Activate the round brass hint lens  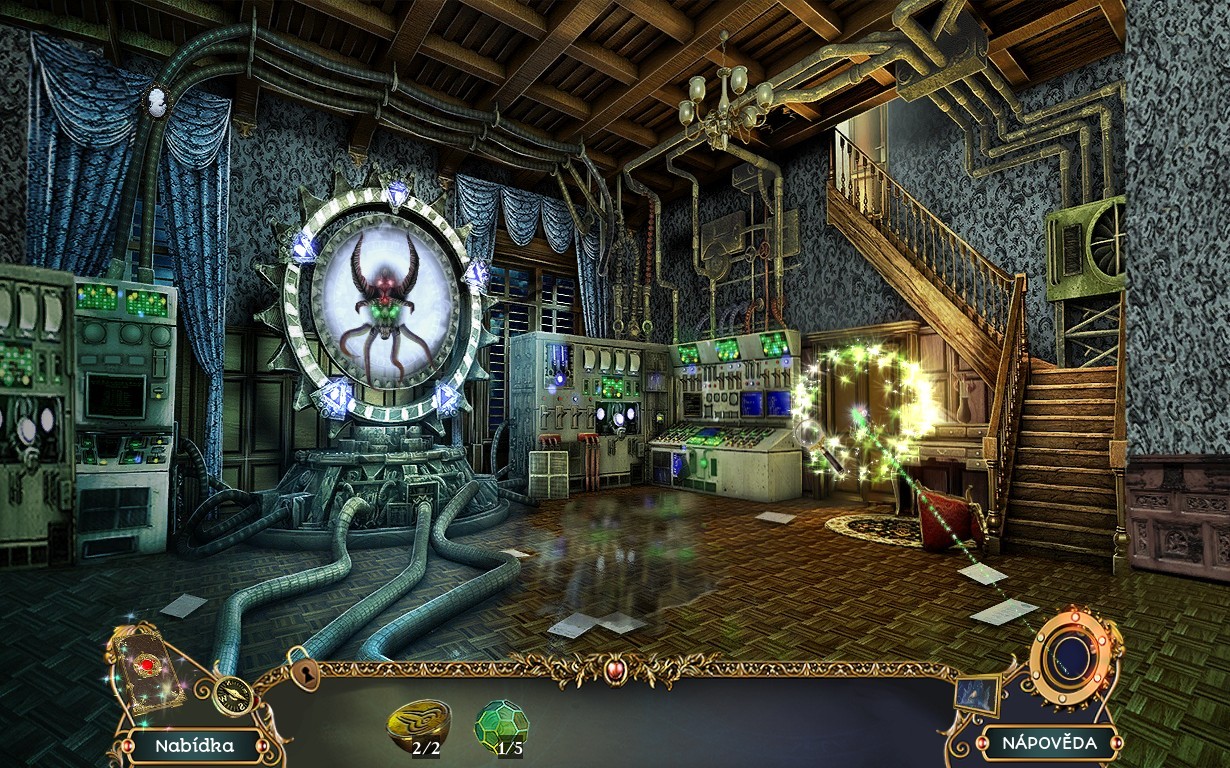[x=1073, y=657]
